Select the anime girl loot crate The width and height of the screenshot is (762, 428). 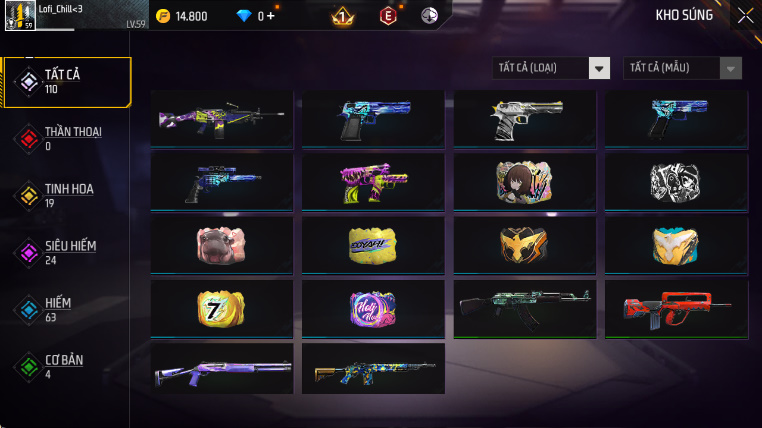click(524, 182)
